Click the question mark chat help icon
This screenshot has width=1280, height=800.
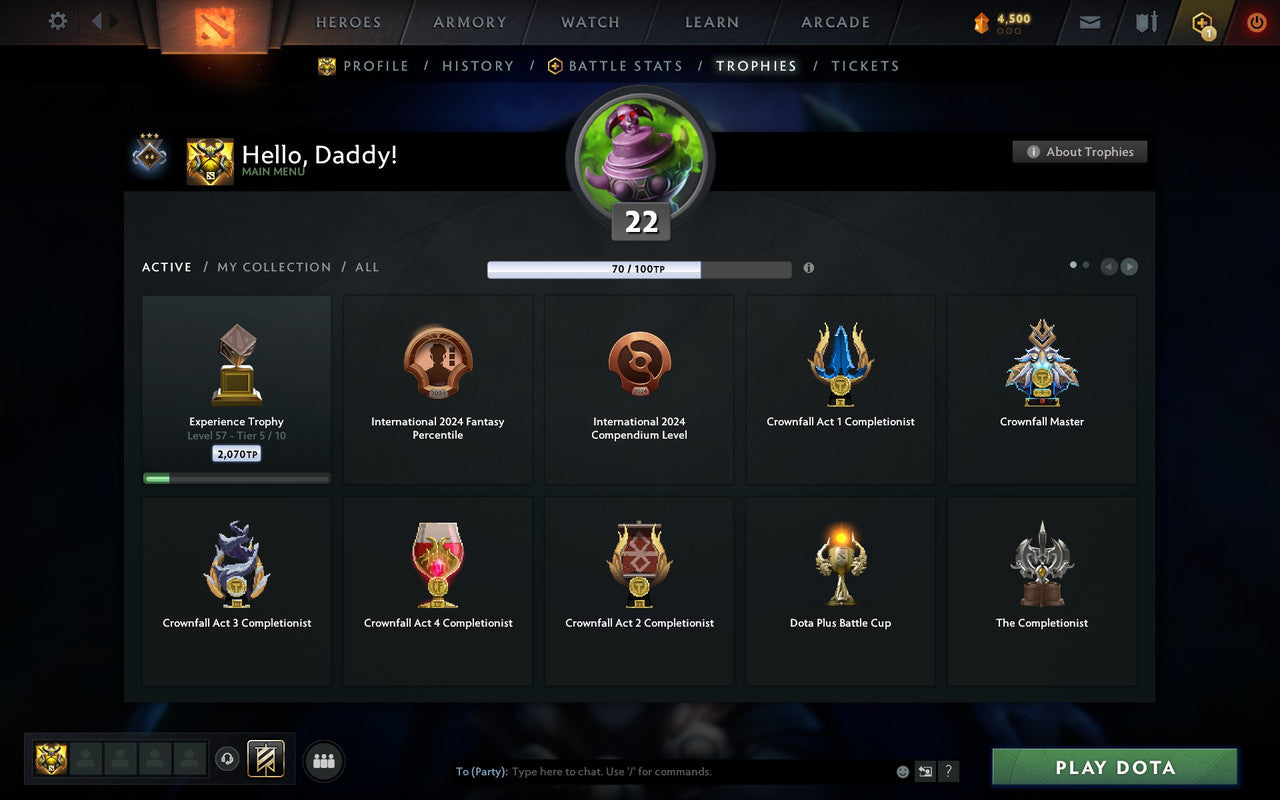[948, 771]
